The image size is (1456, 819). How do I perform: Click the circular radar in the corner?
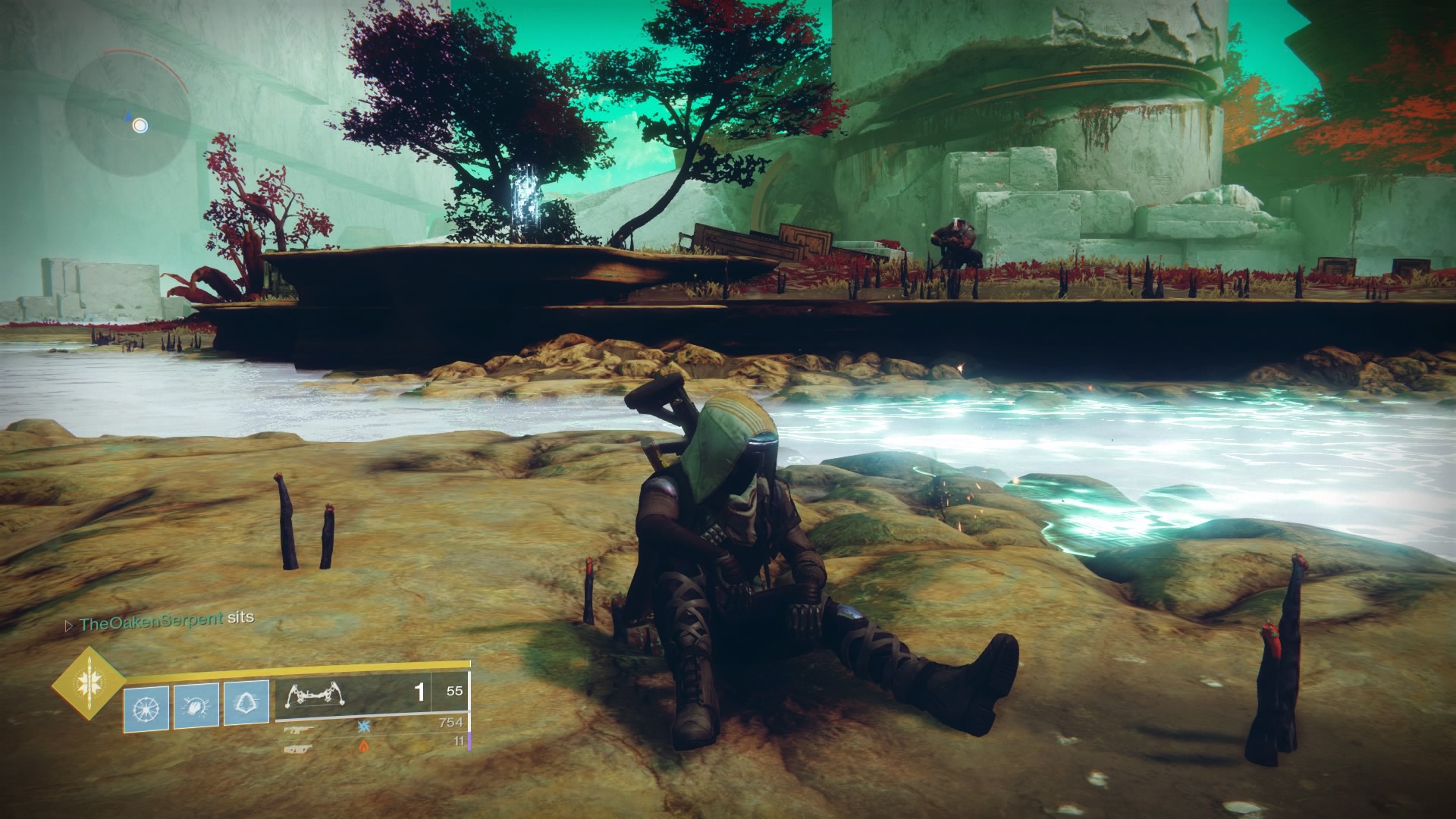point(127,112)
